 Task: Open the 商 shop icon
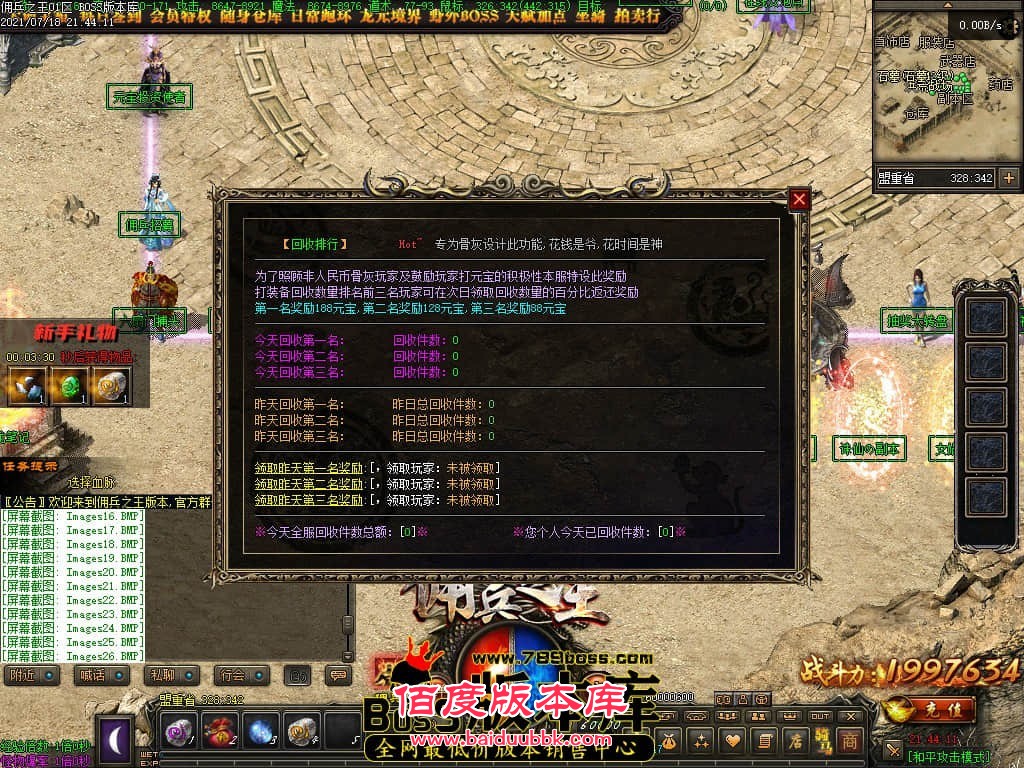click(x=848, y=740)
